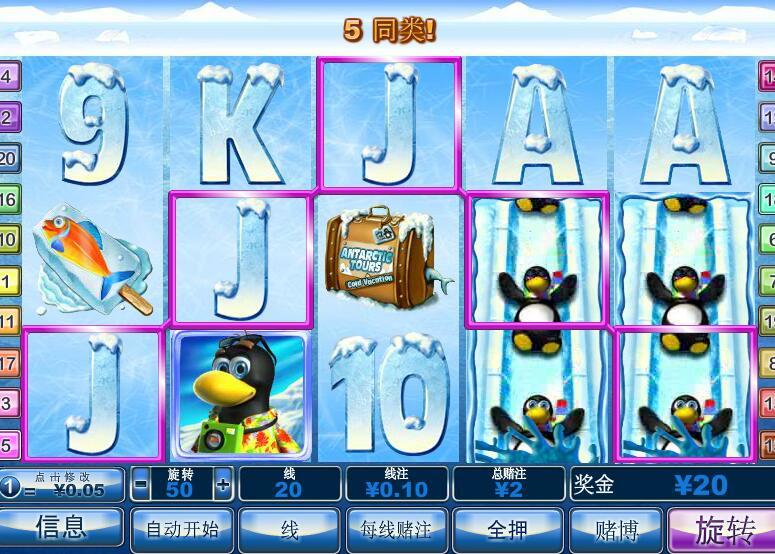Select the yellow payline 1 marker

(9, 281)
